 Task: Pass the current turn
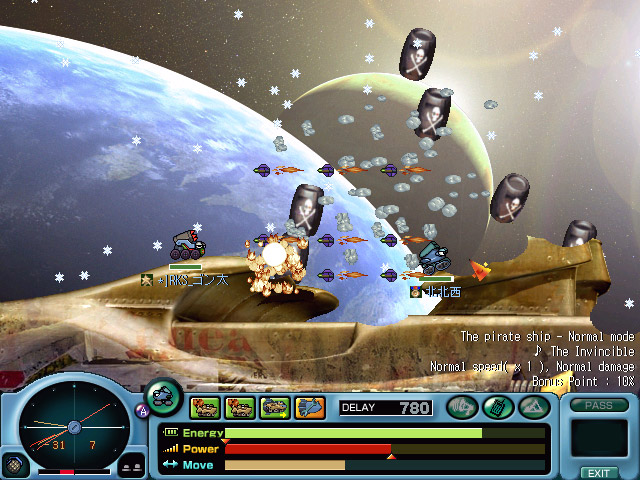[598, 405]
